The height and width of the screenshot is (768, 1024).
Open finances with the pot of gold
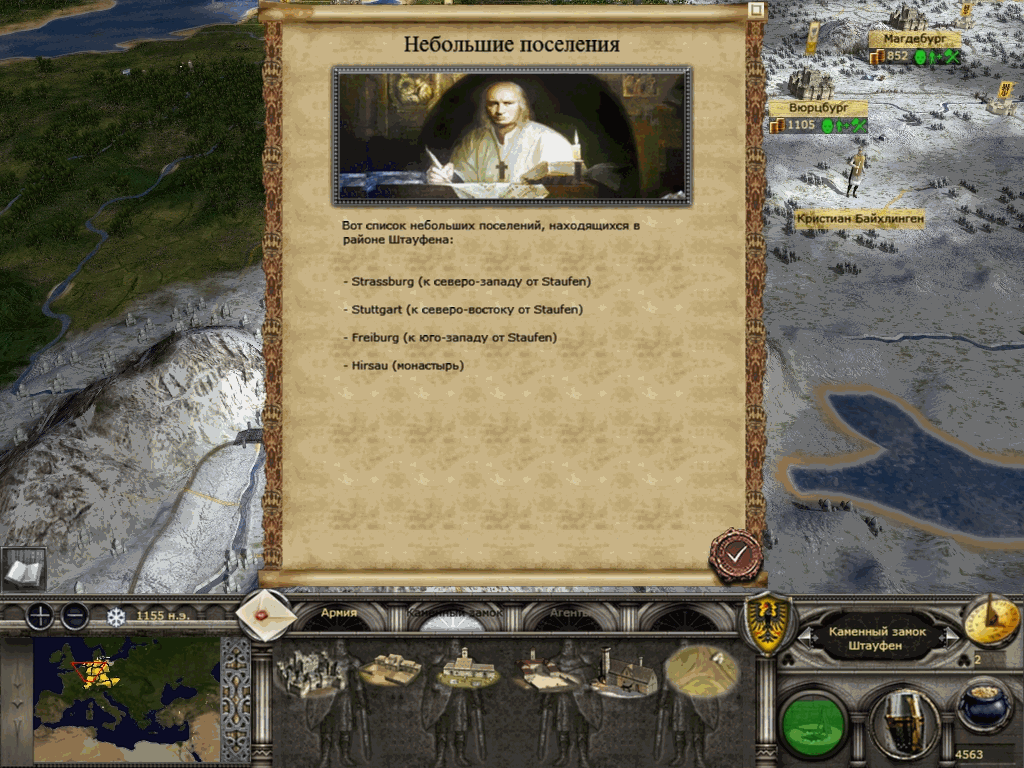click(985, 706)
